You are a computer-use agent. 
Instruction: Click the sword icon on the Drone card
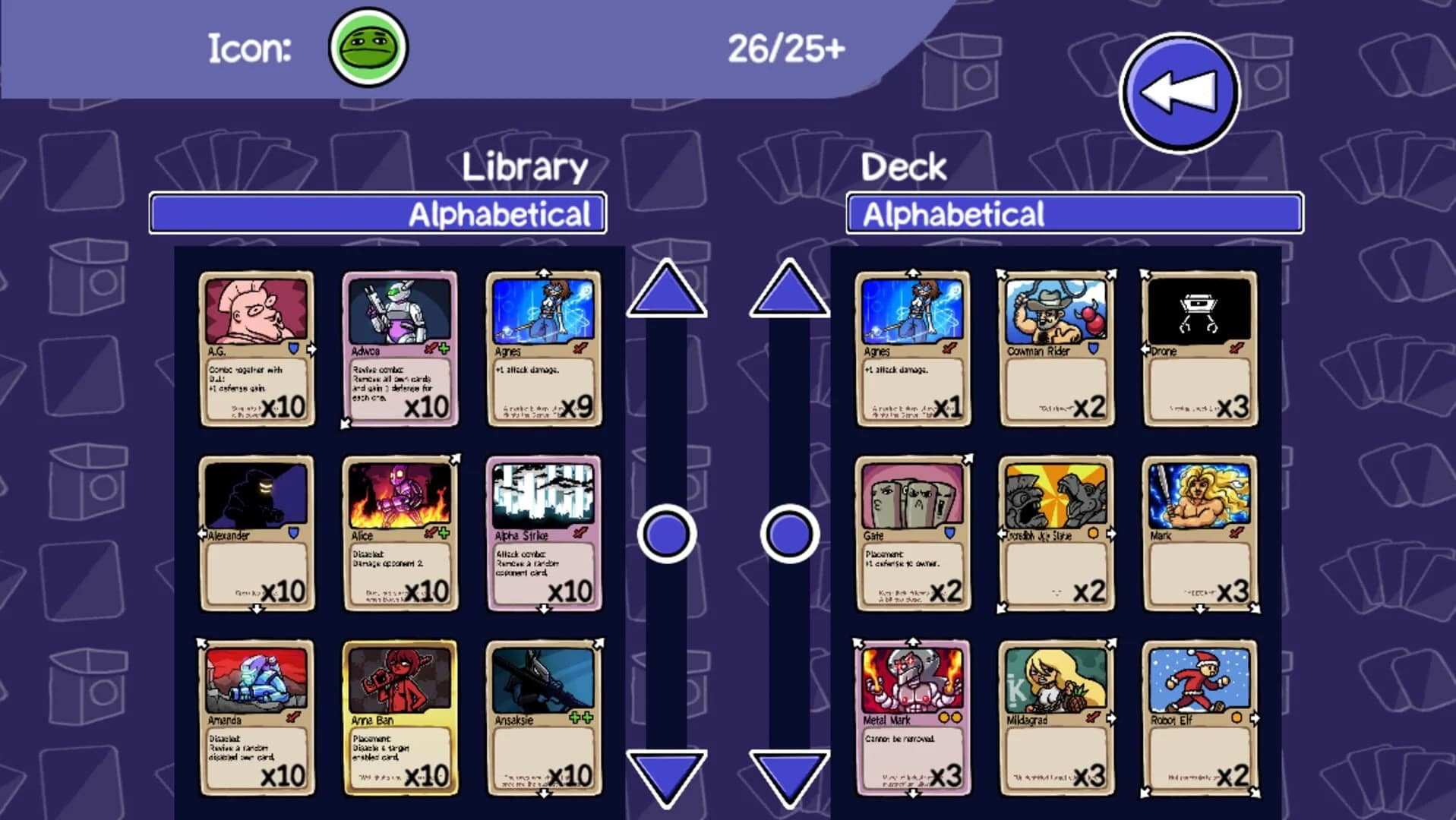[x=1236, y=349]
